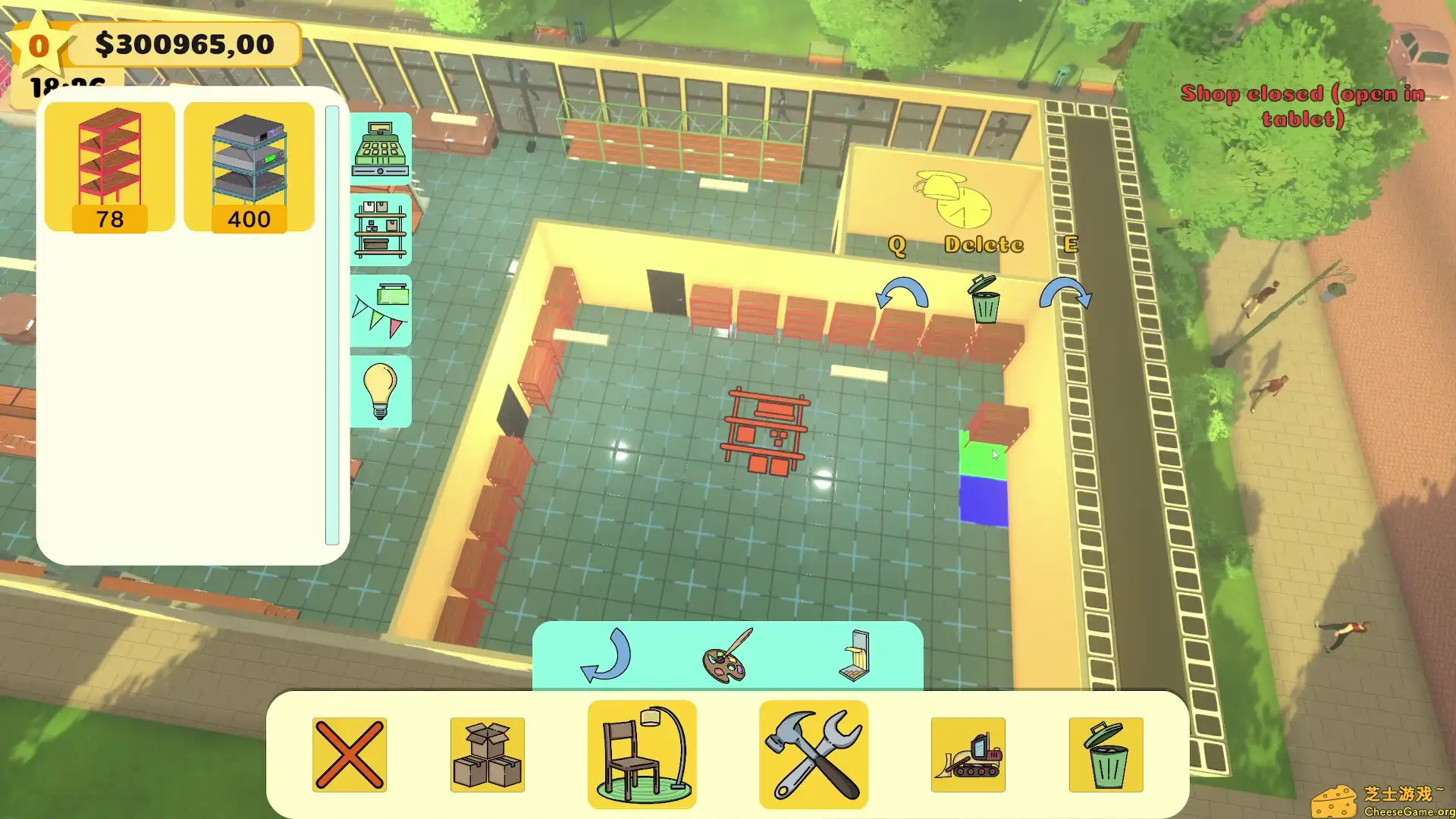Select the cash register category icon

click(x=380, y=149)
